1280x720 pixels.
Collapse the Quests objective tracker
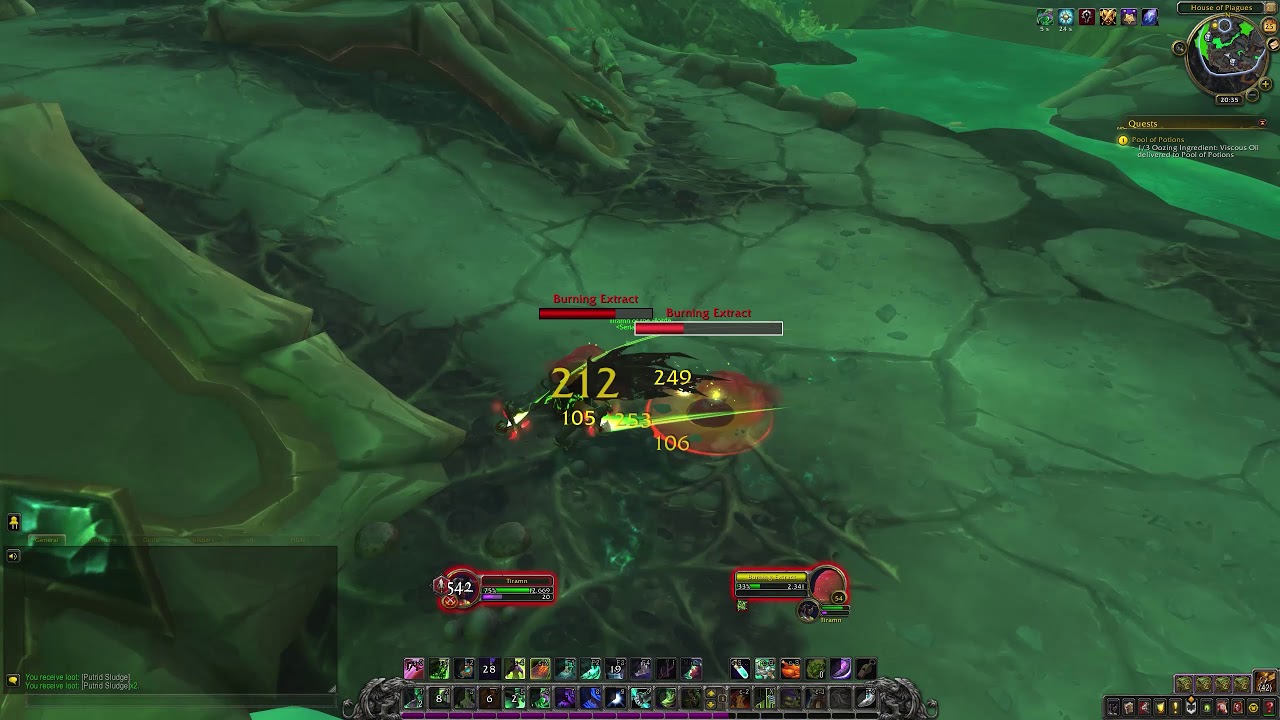pyautogui.click(x=1262, y=122)
